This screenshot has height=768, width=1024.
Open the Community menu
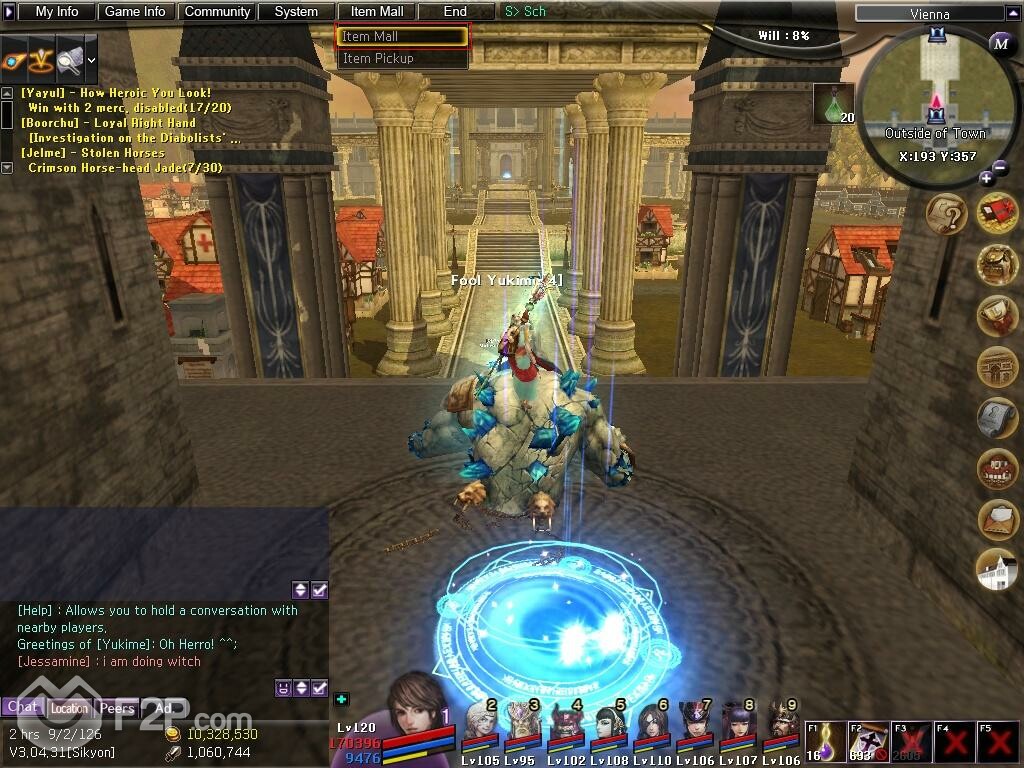point(217,12)
